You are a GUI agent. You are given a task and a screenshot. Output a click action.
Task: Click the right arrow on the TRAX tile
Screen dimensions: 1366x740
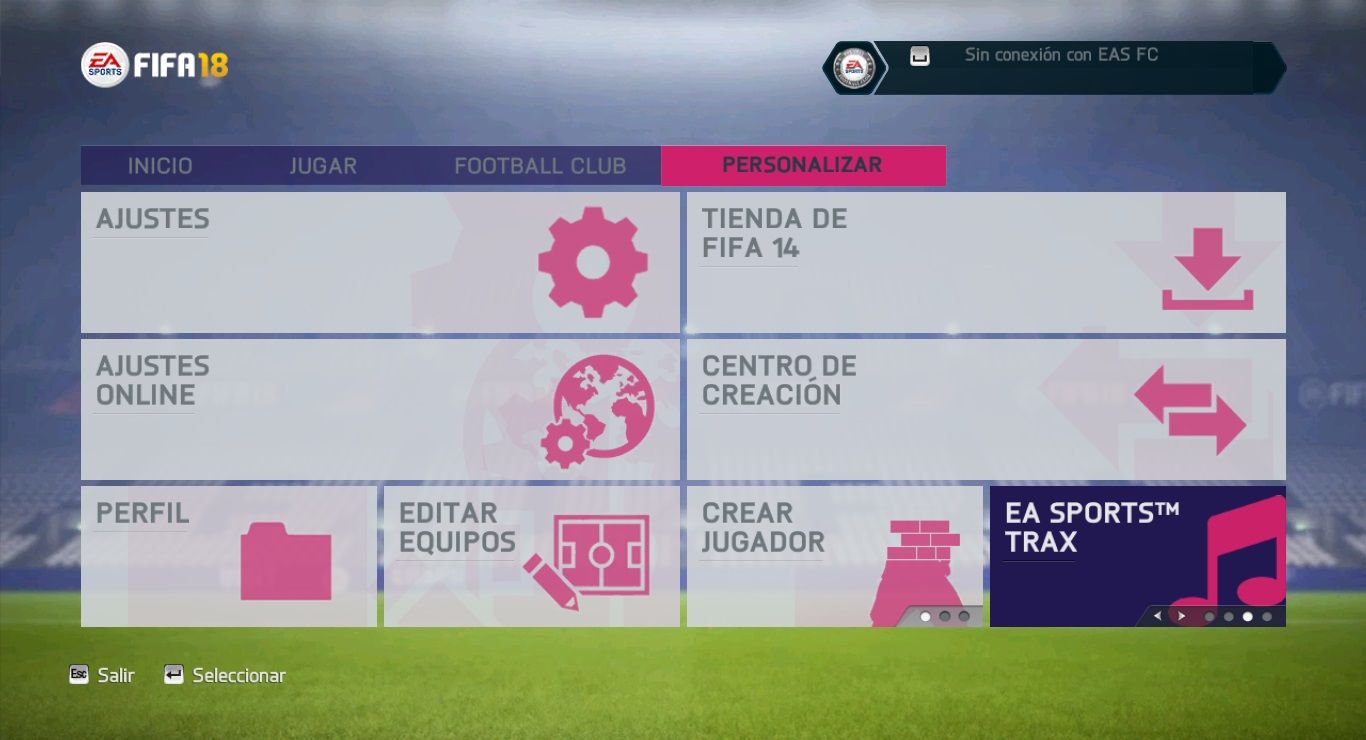(x=1181, y=616)
